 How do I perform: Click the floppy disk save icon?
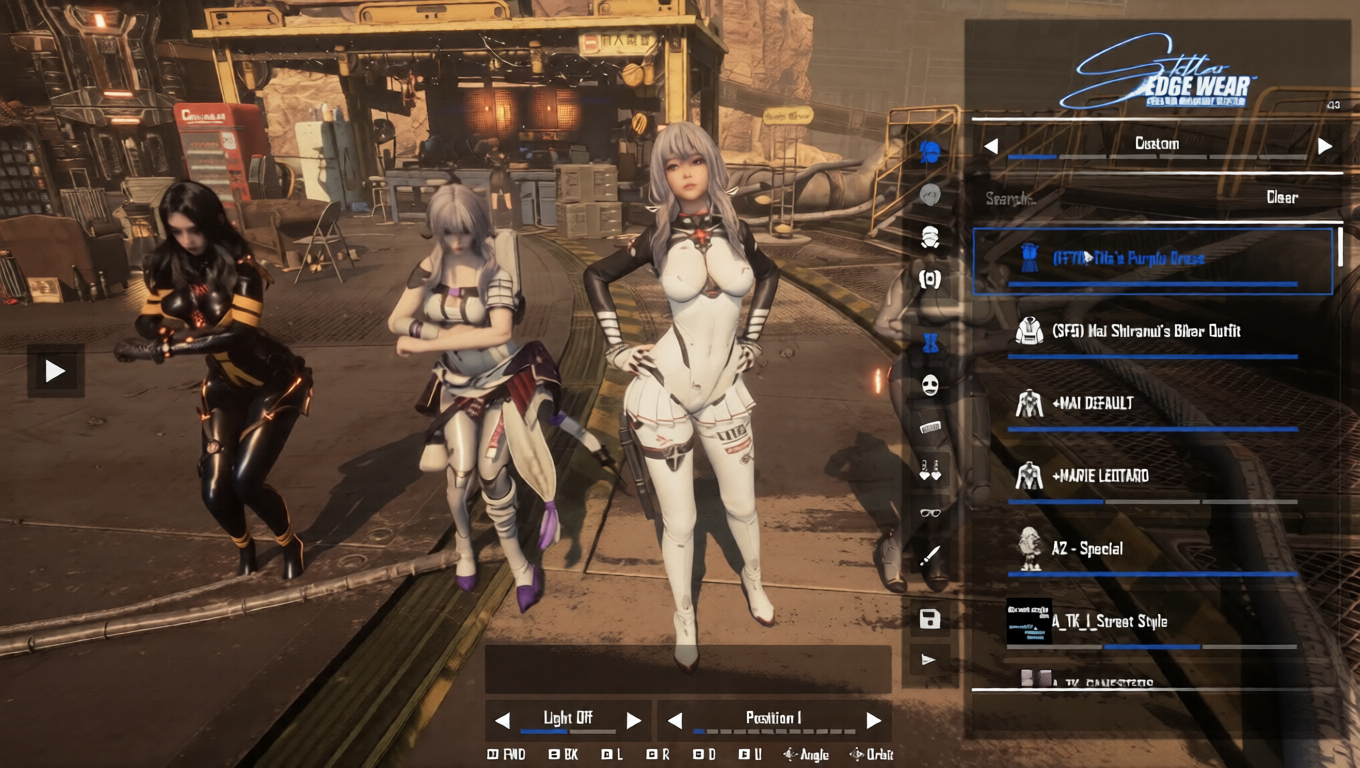[x=930, y=619]
